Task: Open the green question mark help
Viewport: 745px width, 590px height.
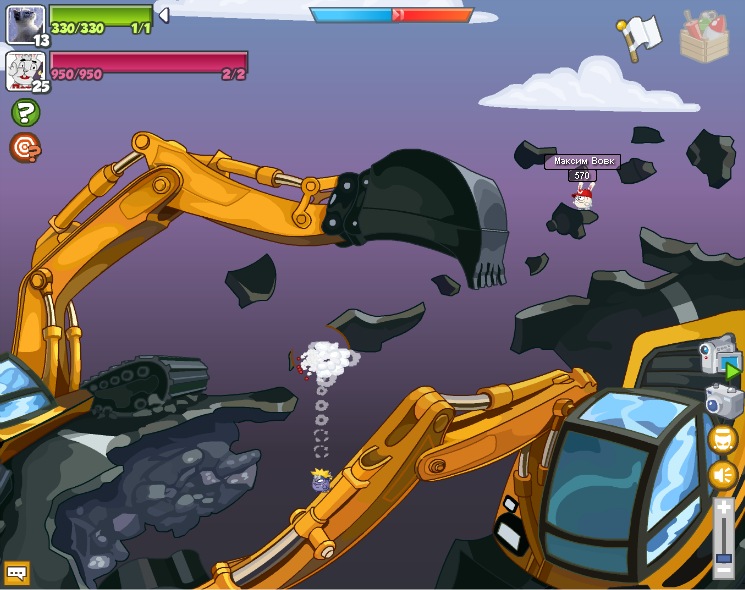Action: (25, 112)
